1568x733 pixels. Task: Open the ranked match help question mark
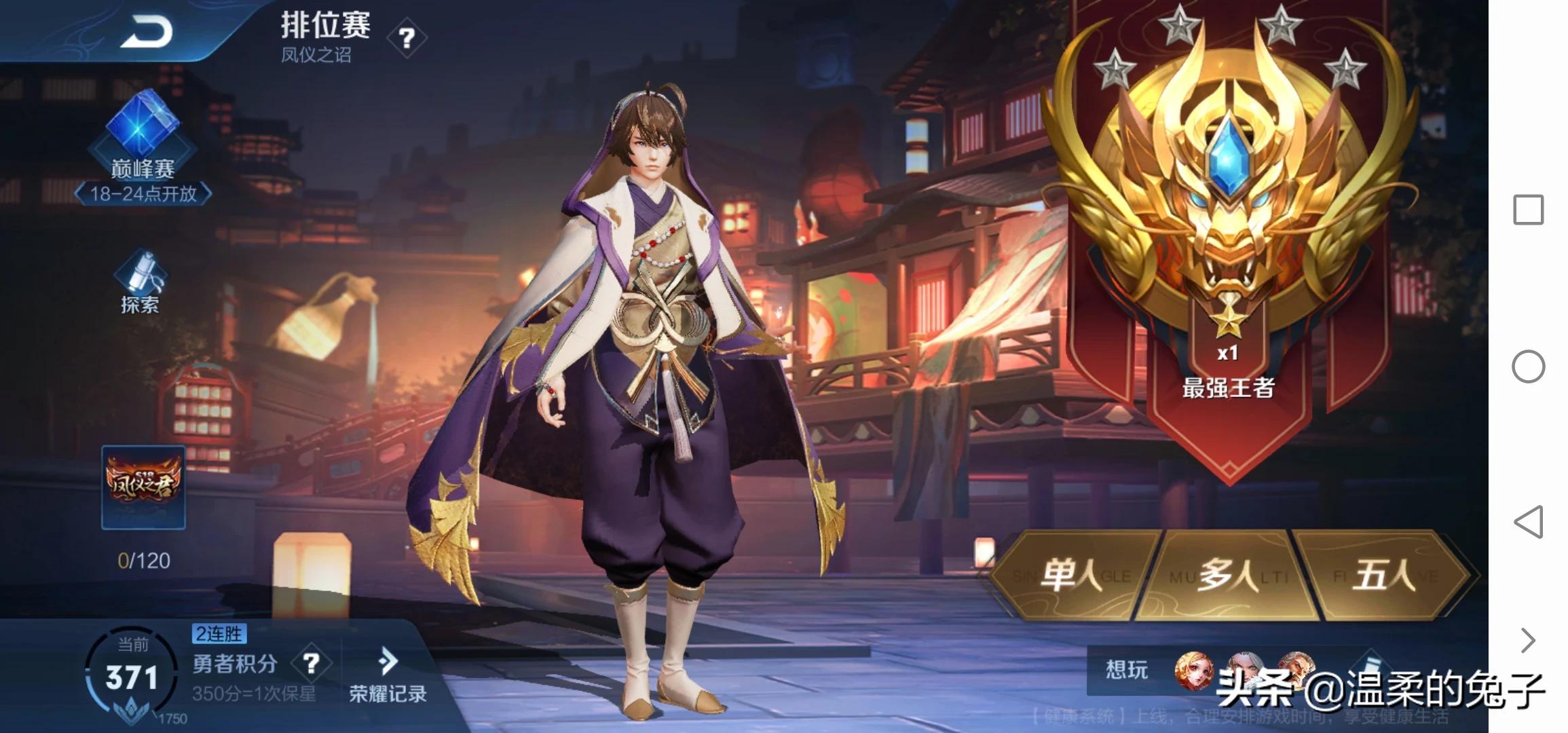[406, 38]
